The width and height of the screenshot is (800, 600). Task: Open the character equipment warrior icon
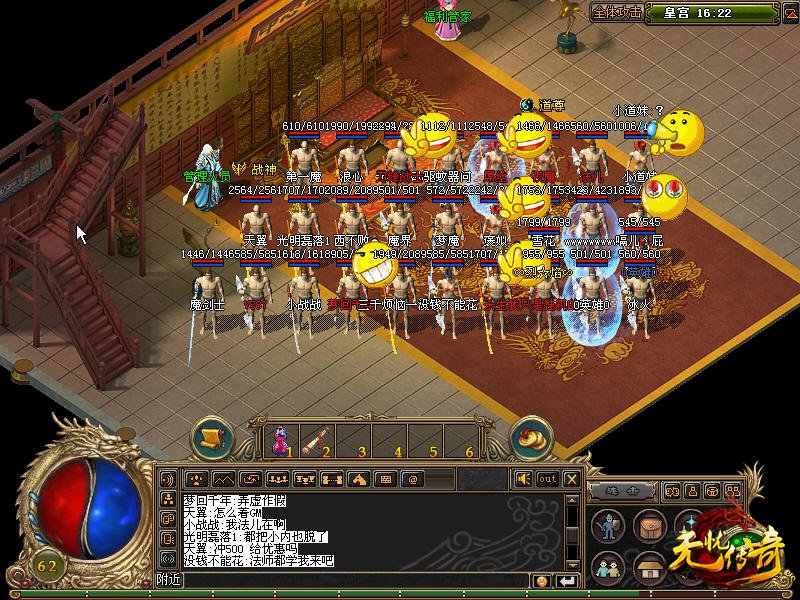click(607, 527)
